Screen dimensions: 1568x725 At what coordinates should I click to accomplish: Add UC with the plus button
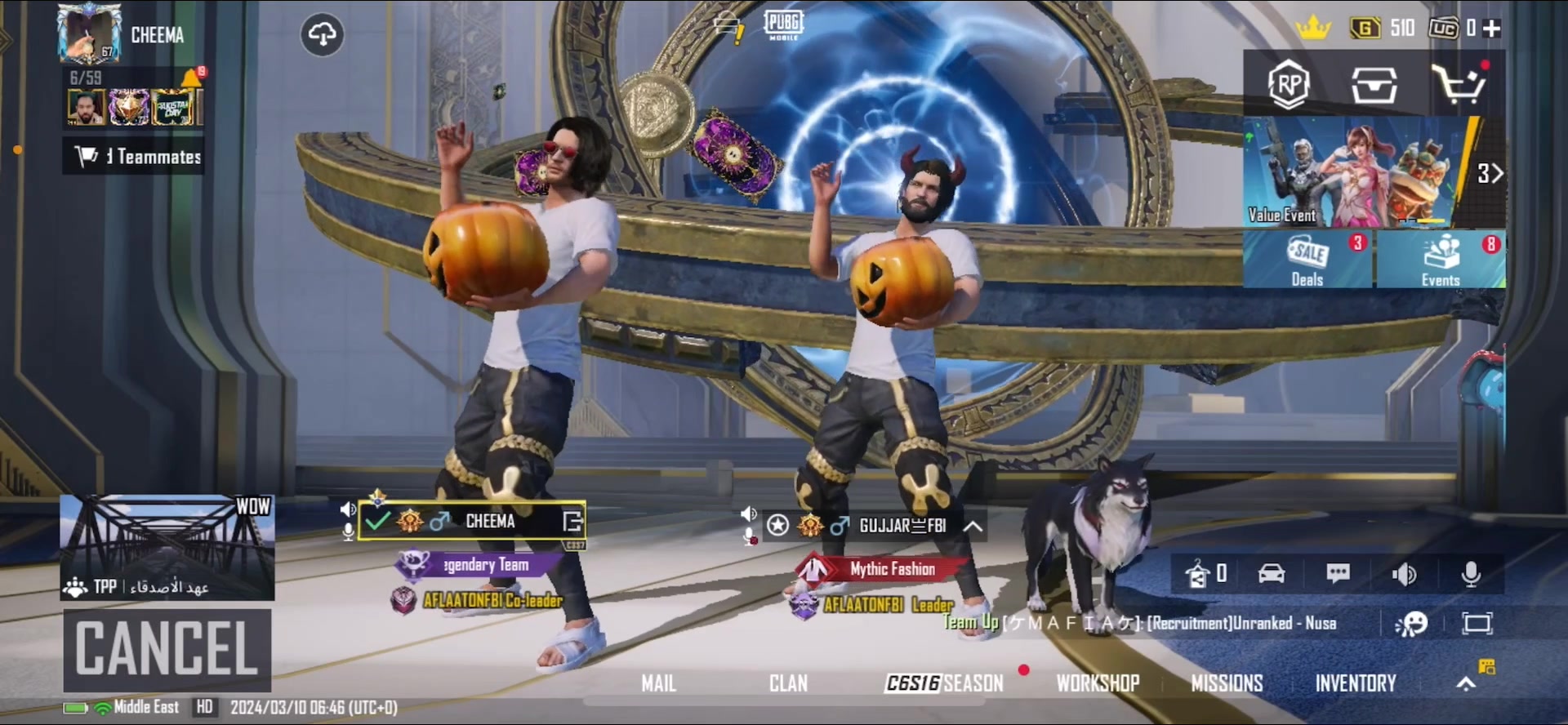(1492, 29)
